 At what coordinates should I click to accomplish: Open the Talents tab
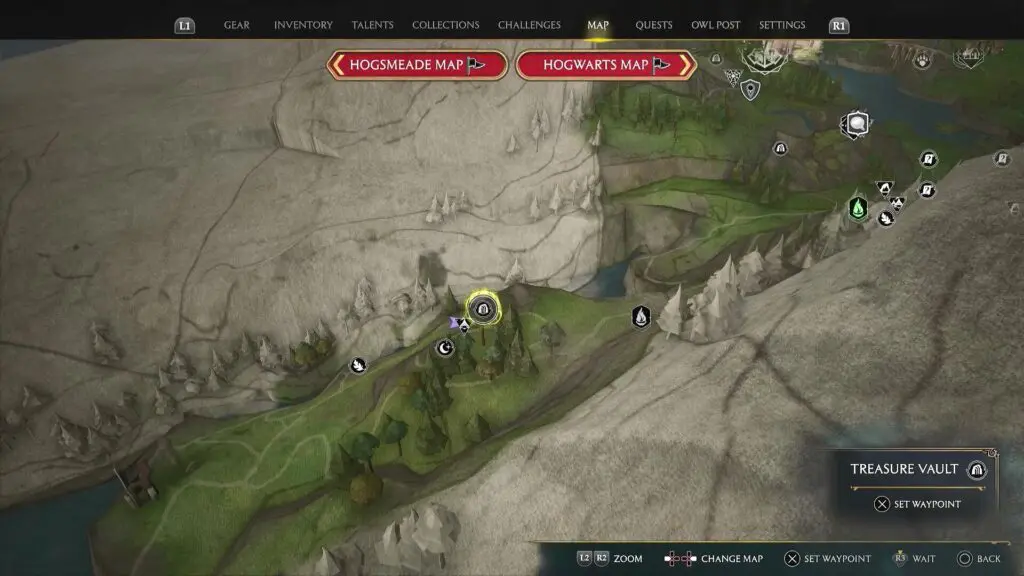click(x=372, y=25)
